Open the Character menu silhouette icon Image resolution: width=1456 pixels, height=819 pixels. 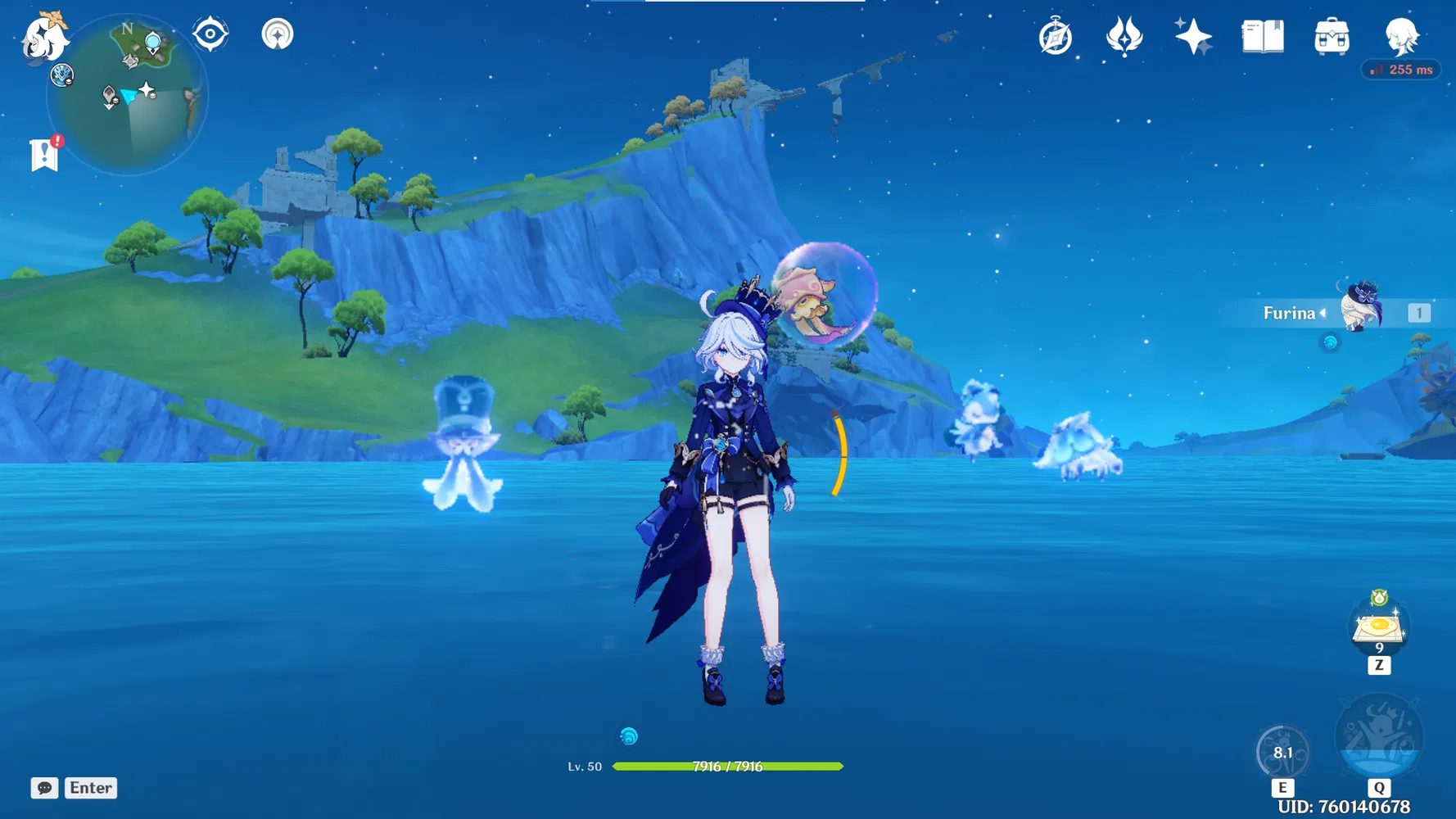coord(1402,35)
